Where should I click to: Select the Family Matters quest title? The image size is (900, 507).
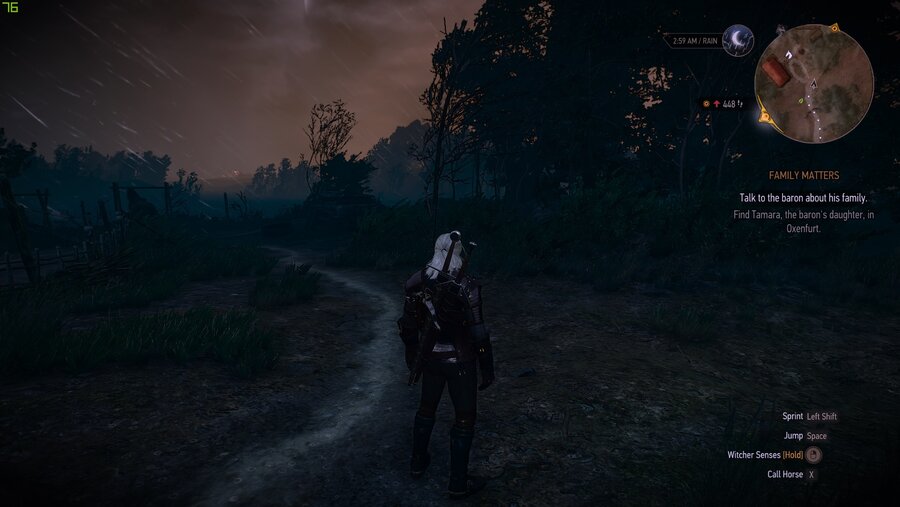pos(804,176)
